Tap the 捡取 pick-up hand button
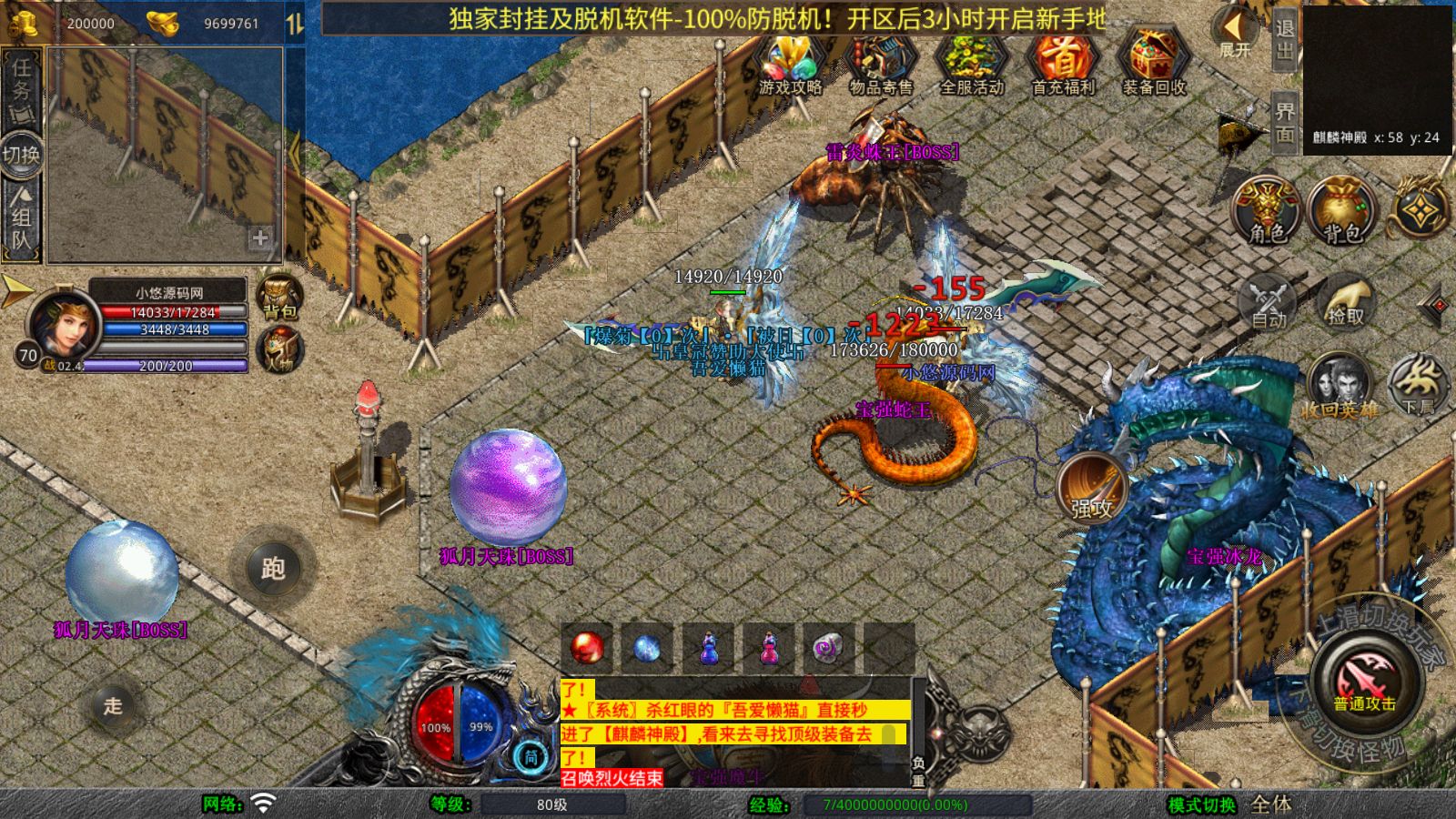This screenshot has width=1456, height=819. [x=1346, y=302]
